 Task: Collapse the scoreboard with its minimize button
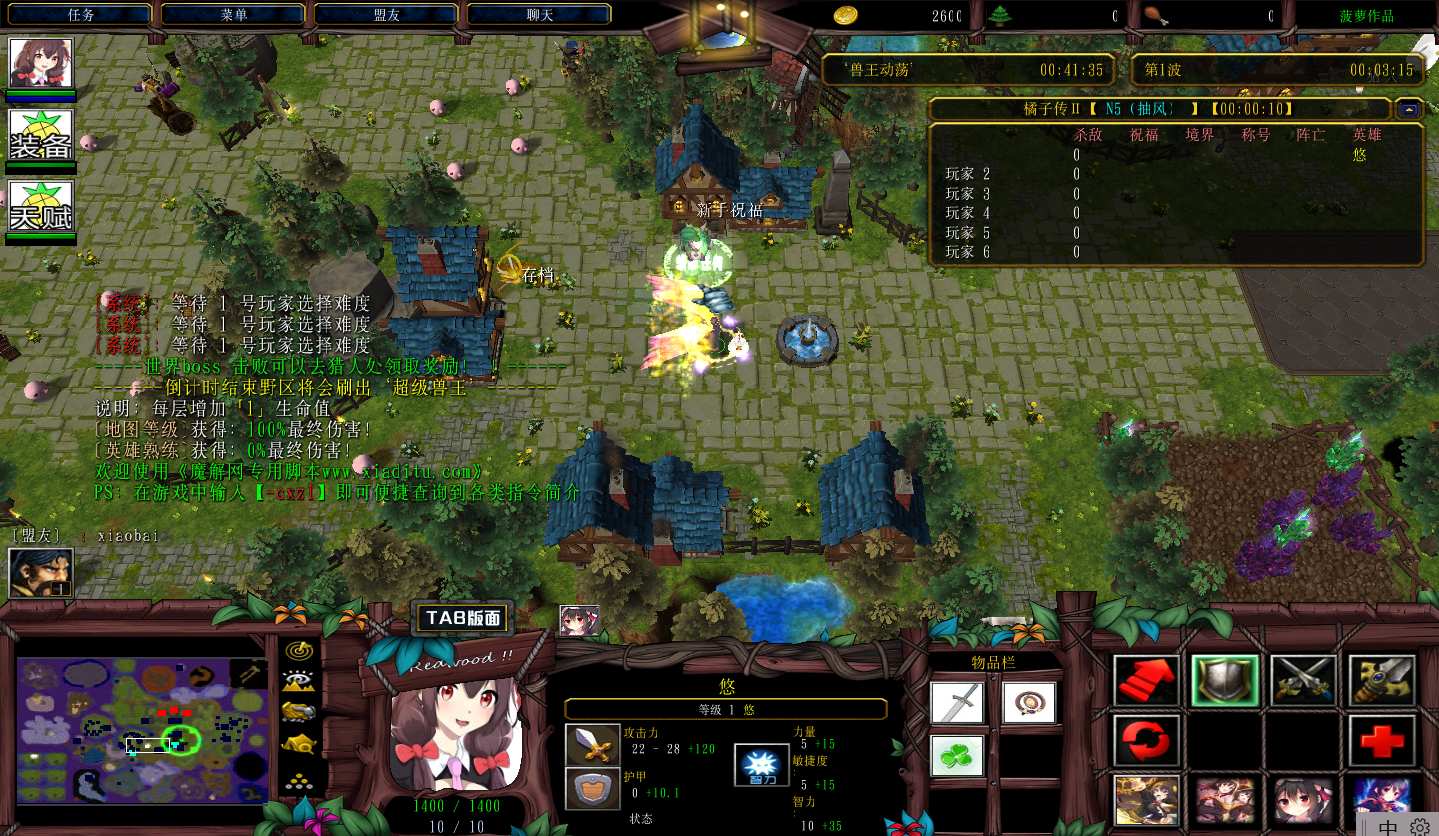coord(1409,109)
